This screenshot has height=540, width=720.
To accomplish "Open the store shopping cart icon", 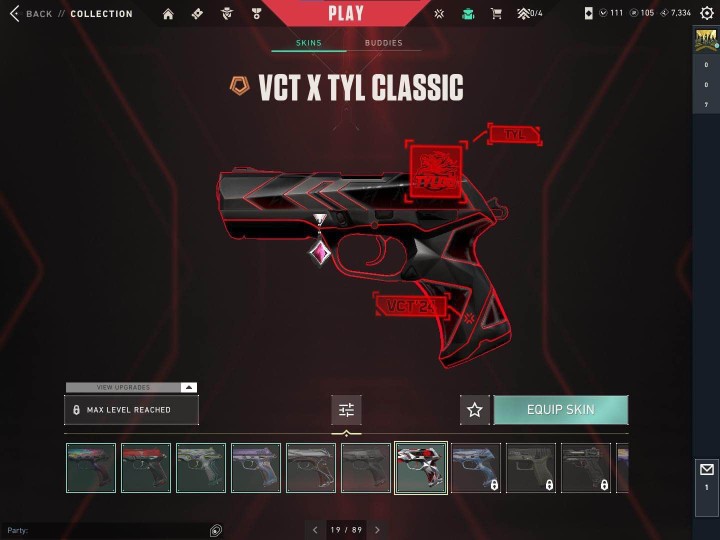I will tap(496, 14).
